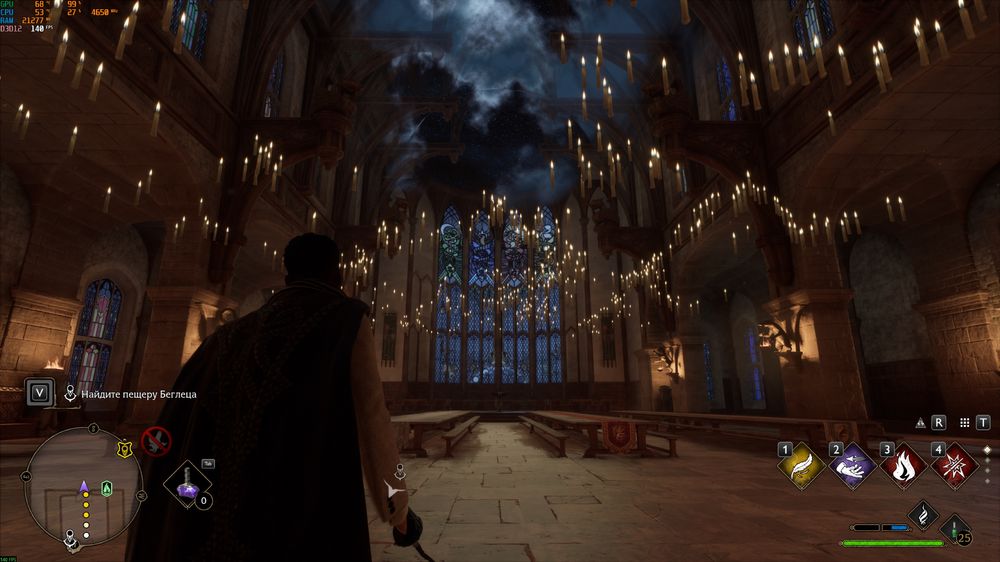
Task: Open the spell set grid icon
Action: point(964,423)
